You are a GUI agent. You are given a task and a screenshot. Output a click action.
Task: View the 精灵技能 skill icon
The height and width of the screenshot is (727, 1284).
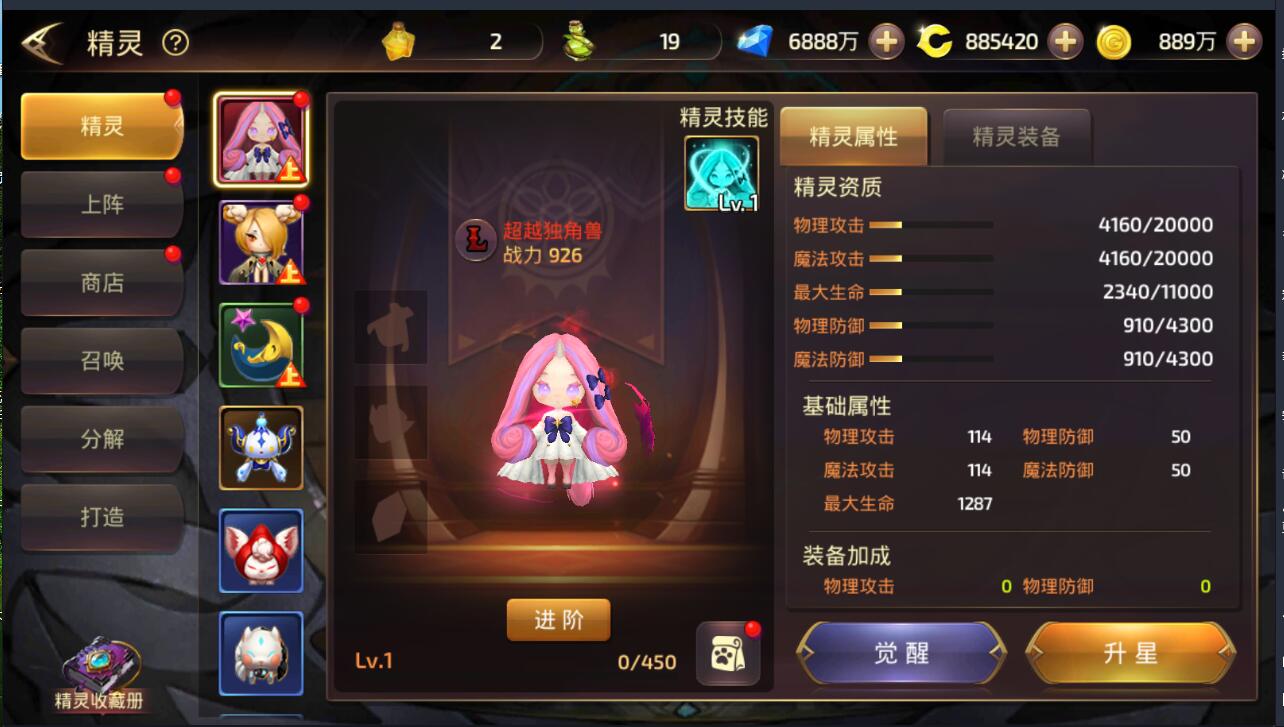click(721, 174)
